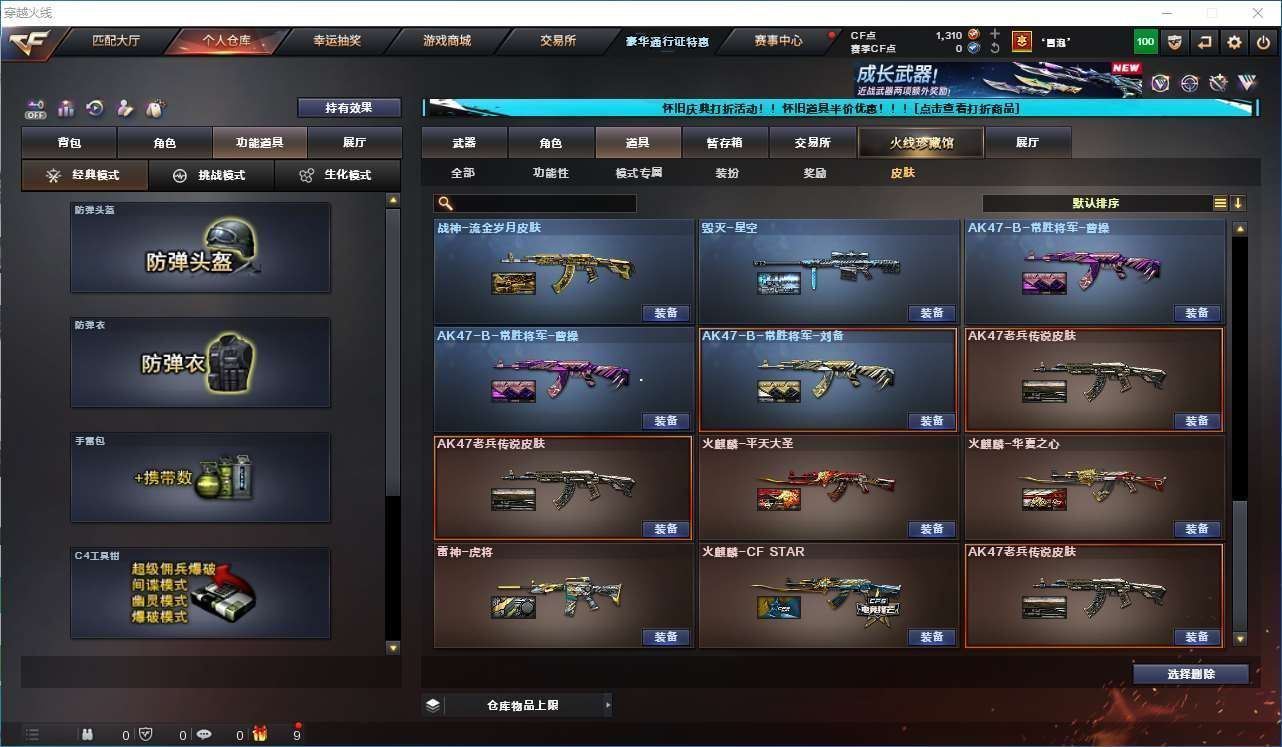Go to 幸运抽奖 lucky draw
The width and height of the screenshot is (1282, 747).
tap(337, 41)
